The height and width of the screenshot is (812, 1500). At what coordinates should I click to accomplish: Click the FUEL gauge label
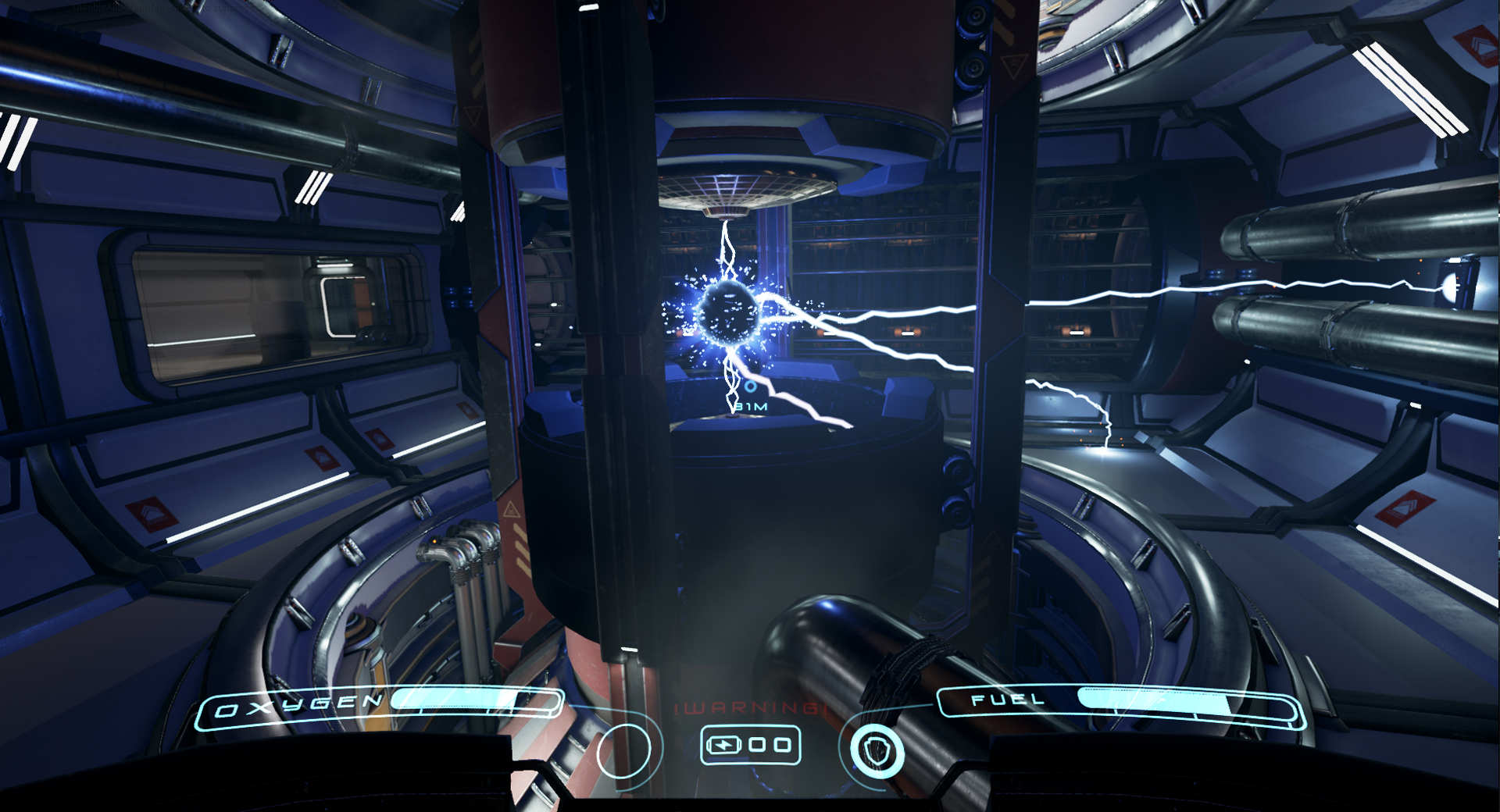[1006, 699]
